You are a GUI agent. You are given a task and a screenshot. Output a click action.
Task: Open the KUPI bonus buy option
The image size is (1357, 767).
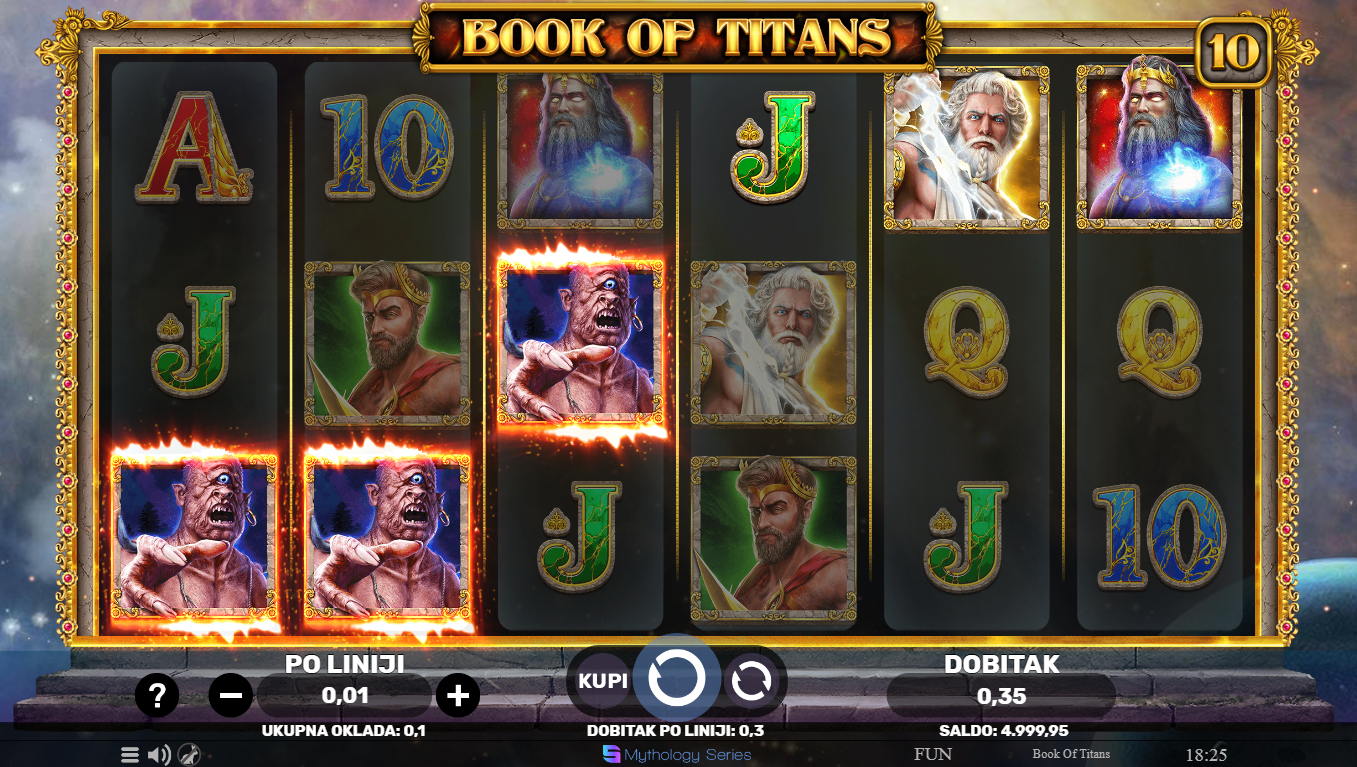click(x=602, y=680)
